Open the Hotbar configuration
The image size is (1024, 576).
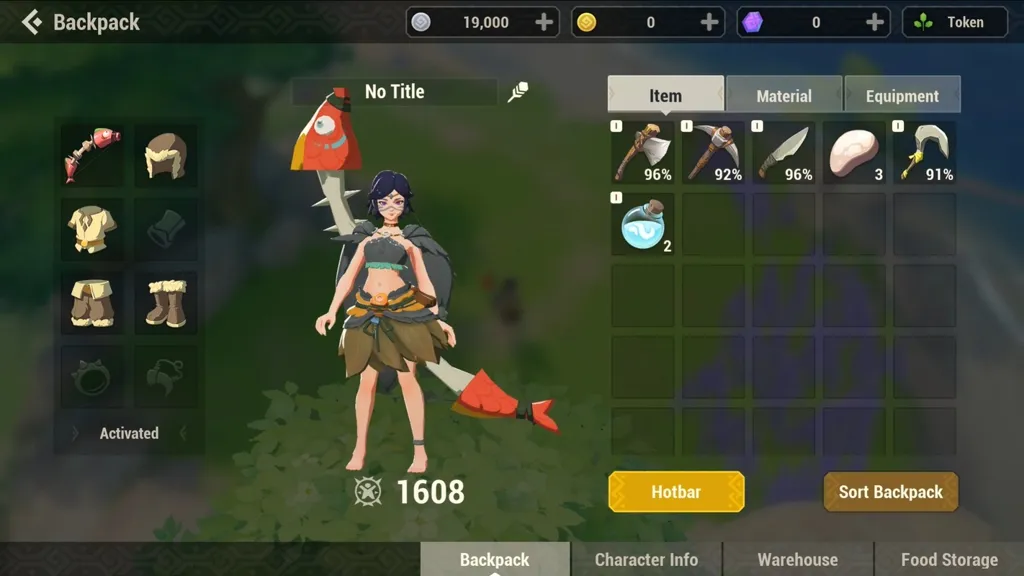coord(676,492)
